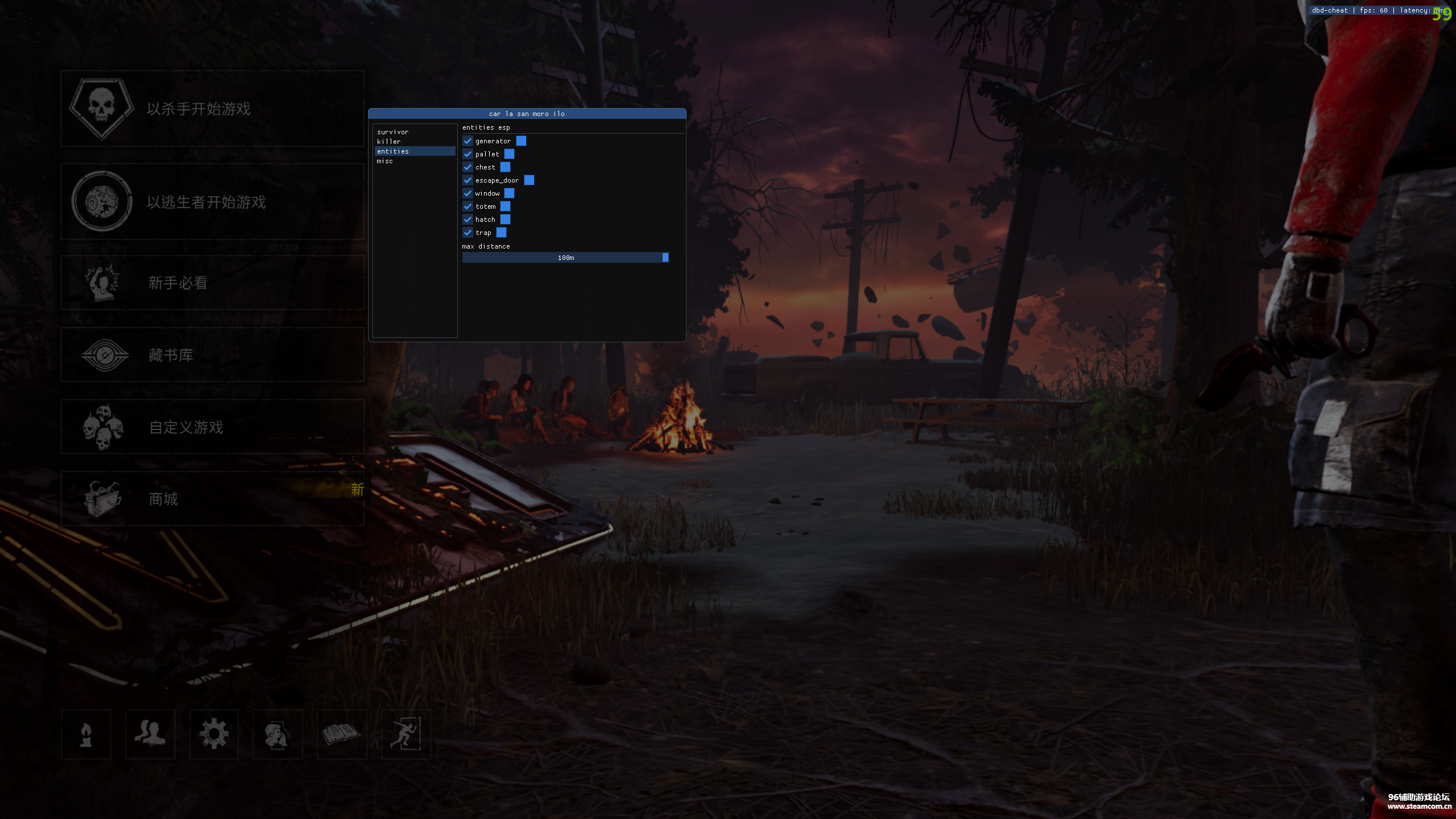Switch to the killer category
Viewport: 1456px width, 819px height.
(x=389, y=142)
